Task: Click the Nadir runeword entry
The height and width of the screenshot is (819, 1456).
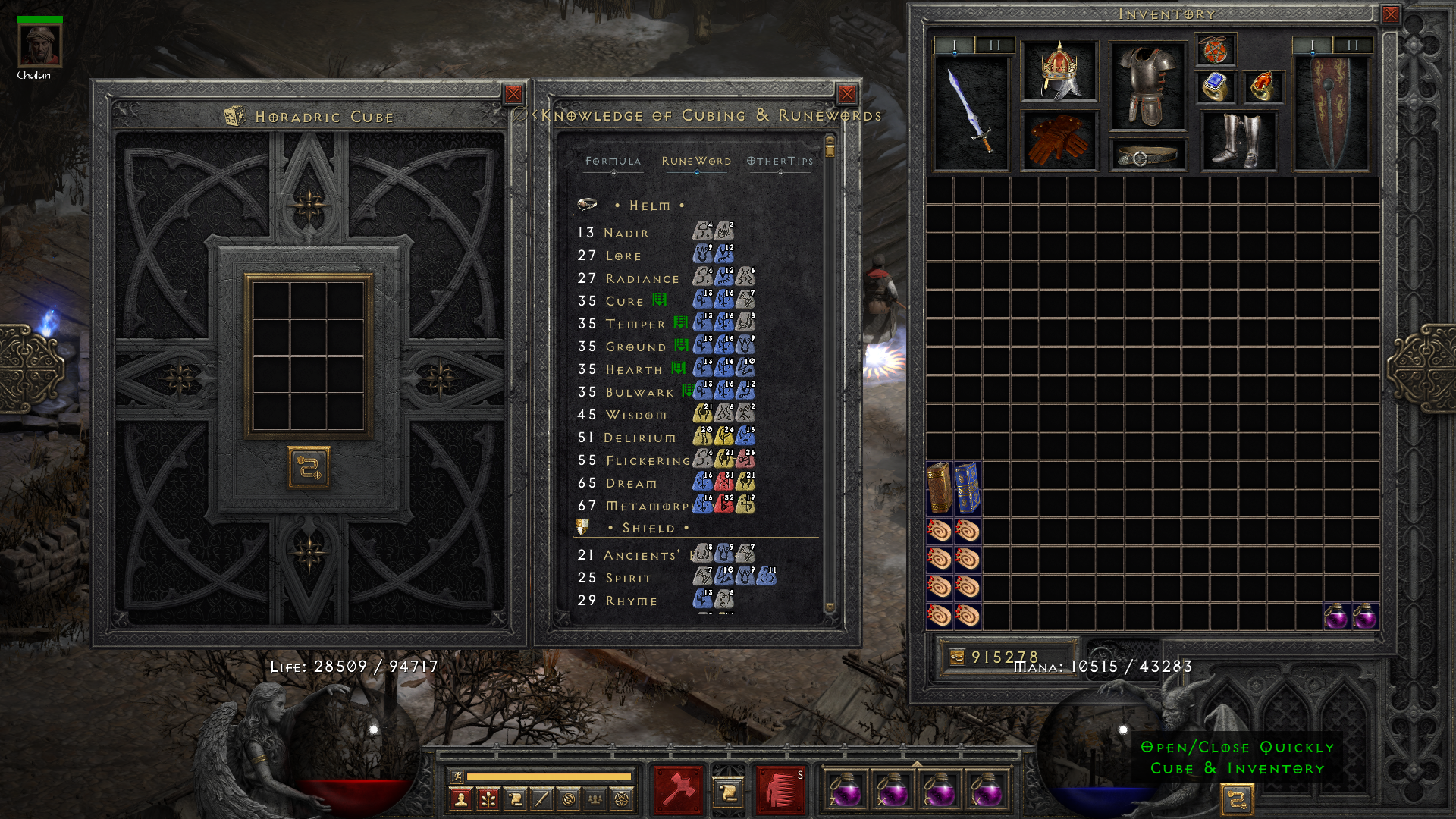Action: [626, 233]
